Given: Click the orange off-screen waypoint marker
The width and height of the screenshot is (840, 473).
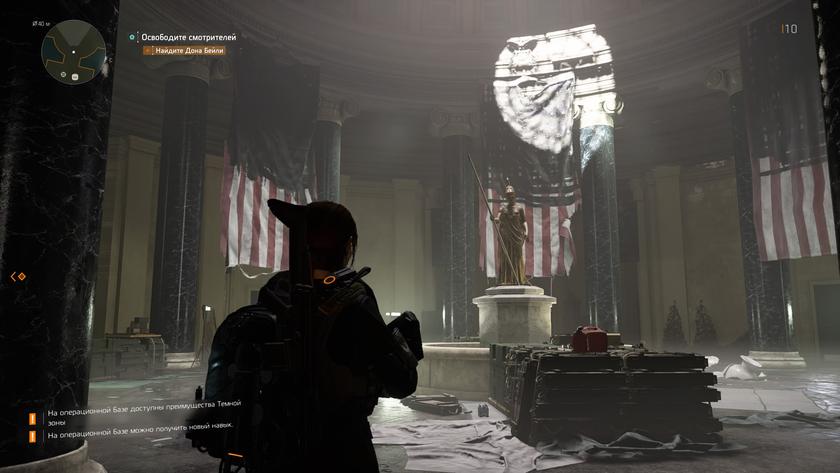Looking at the screenshot, I should click(x=18, y=276).
